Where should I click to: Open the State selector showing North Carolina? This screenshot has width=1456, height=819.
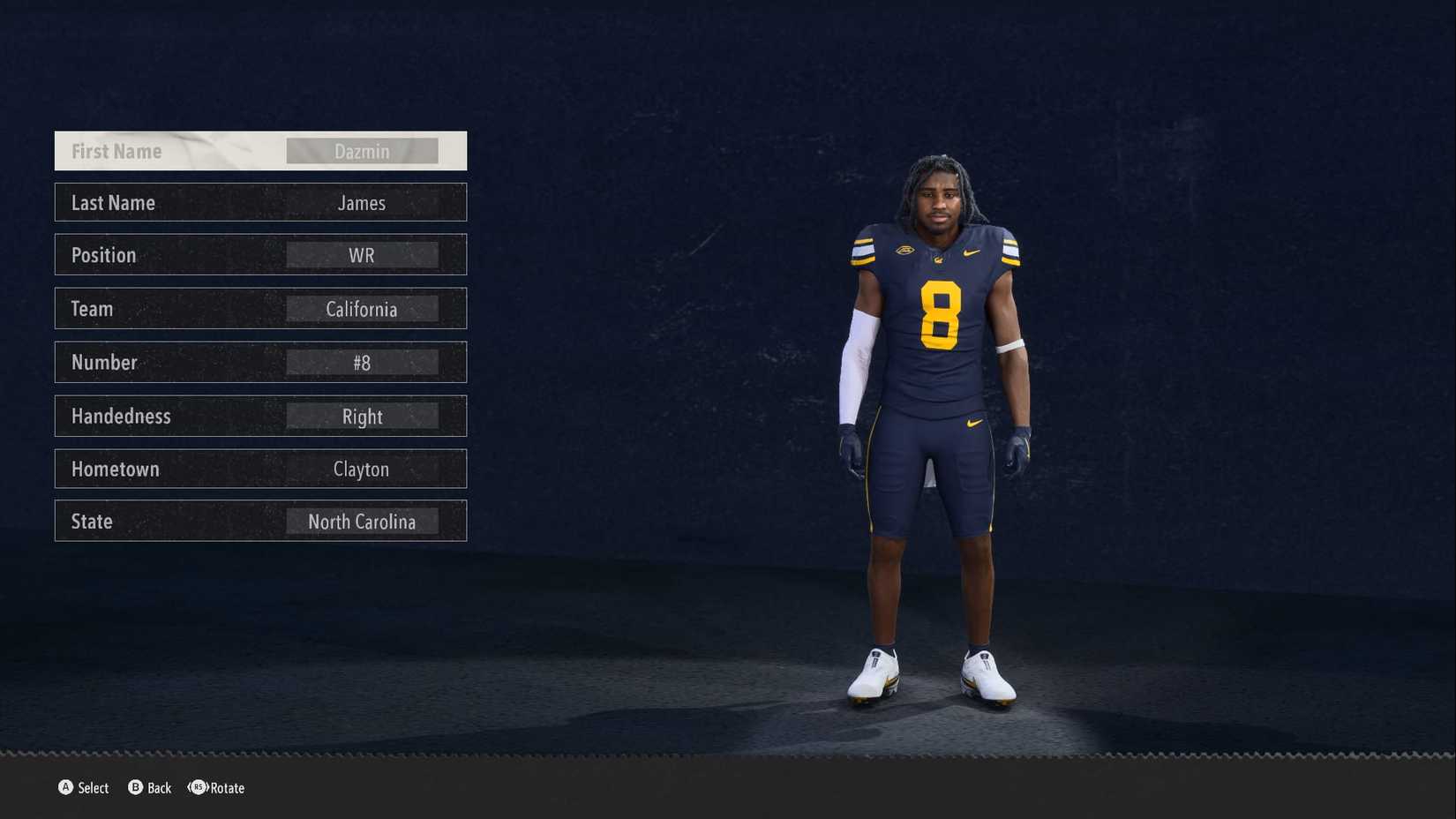[362, 521]
